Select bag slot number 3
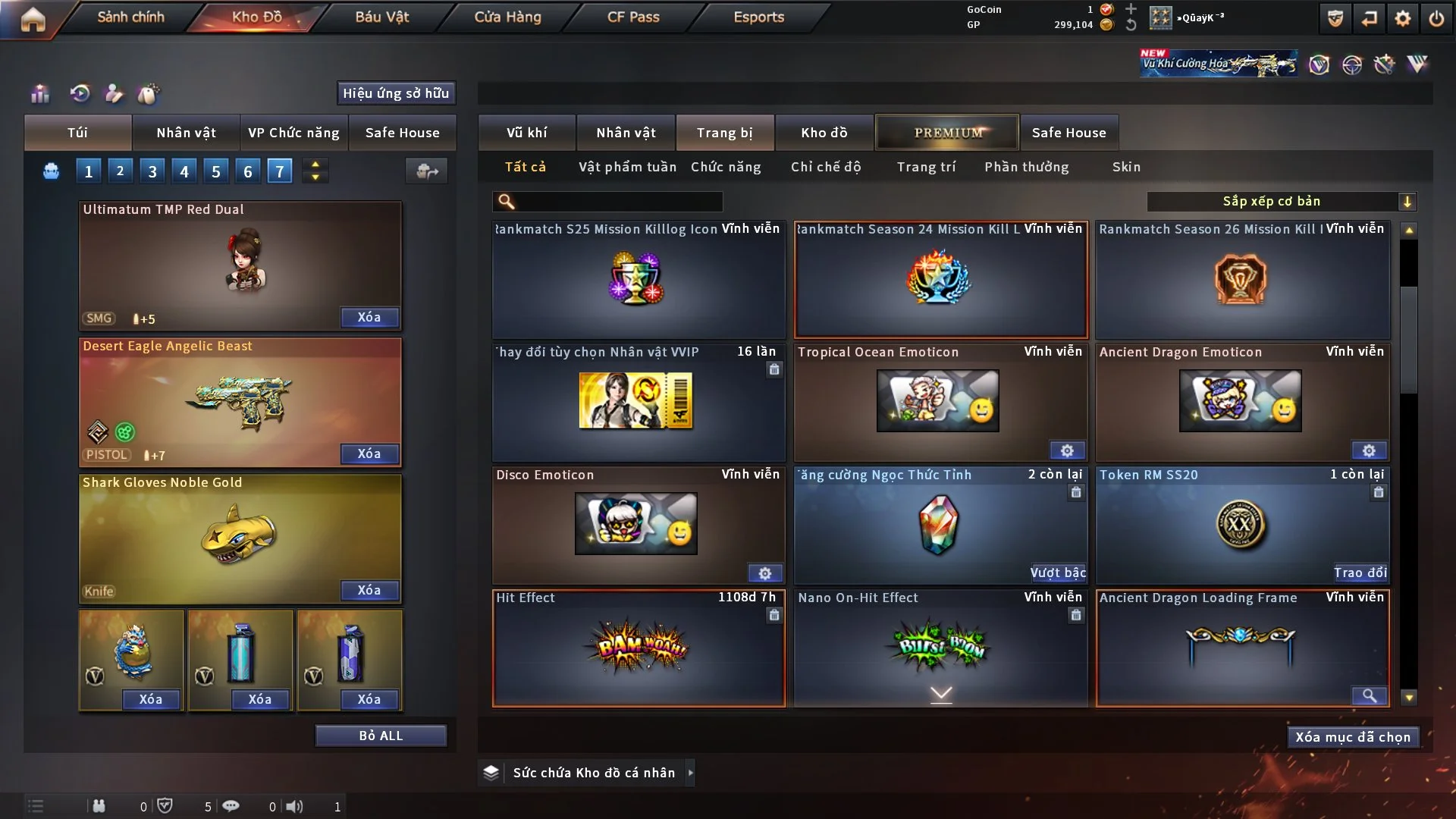The image size is (1456, 819). click(x=152, y=171)
